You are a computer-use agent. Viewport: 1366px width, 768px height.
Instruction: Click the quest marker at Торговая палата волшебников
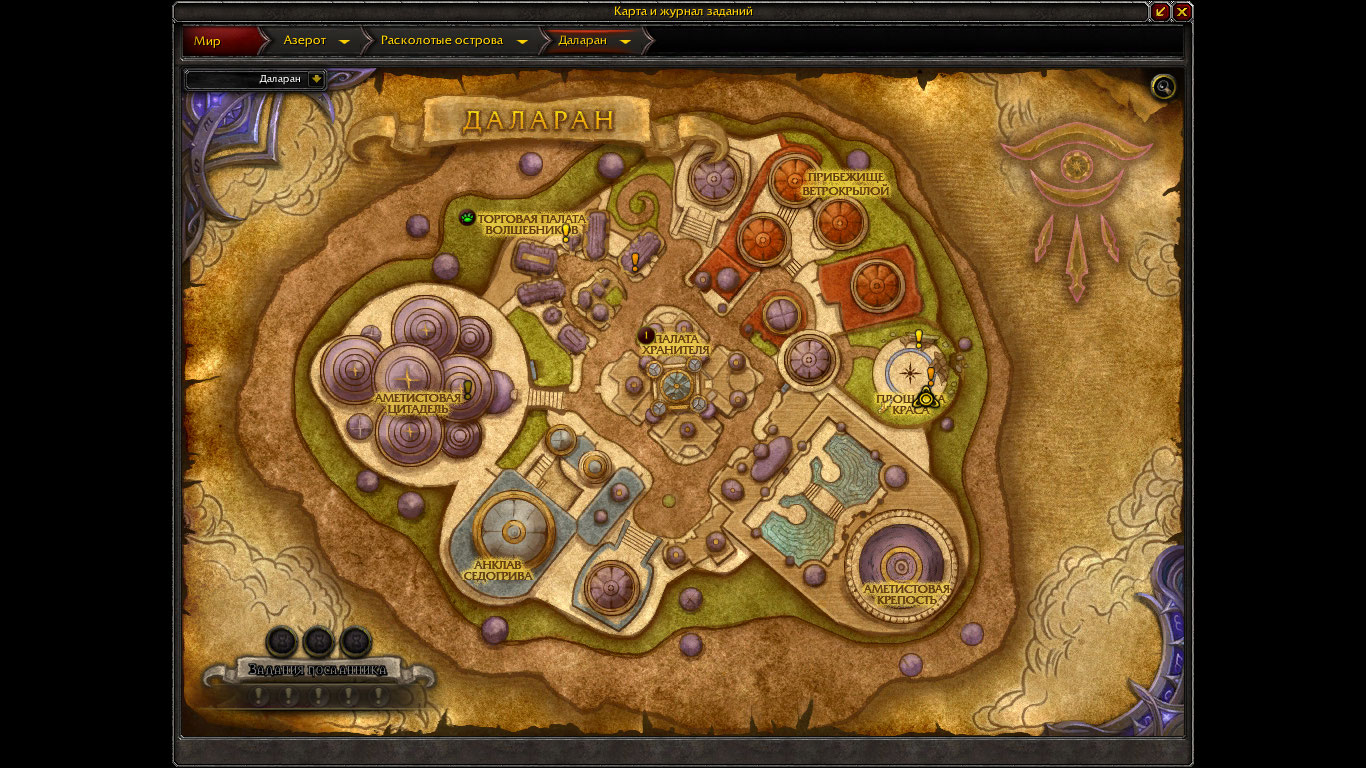coord(565,233)
